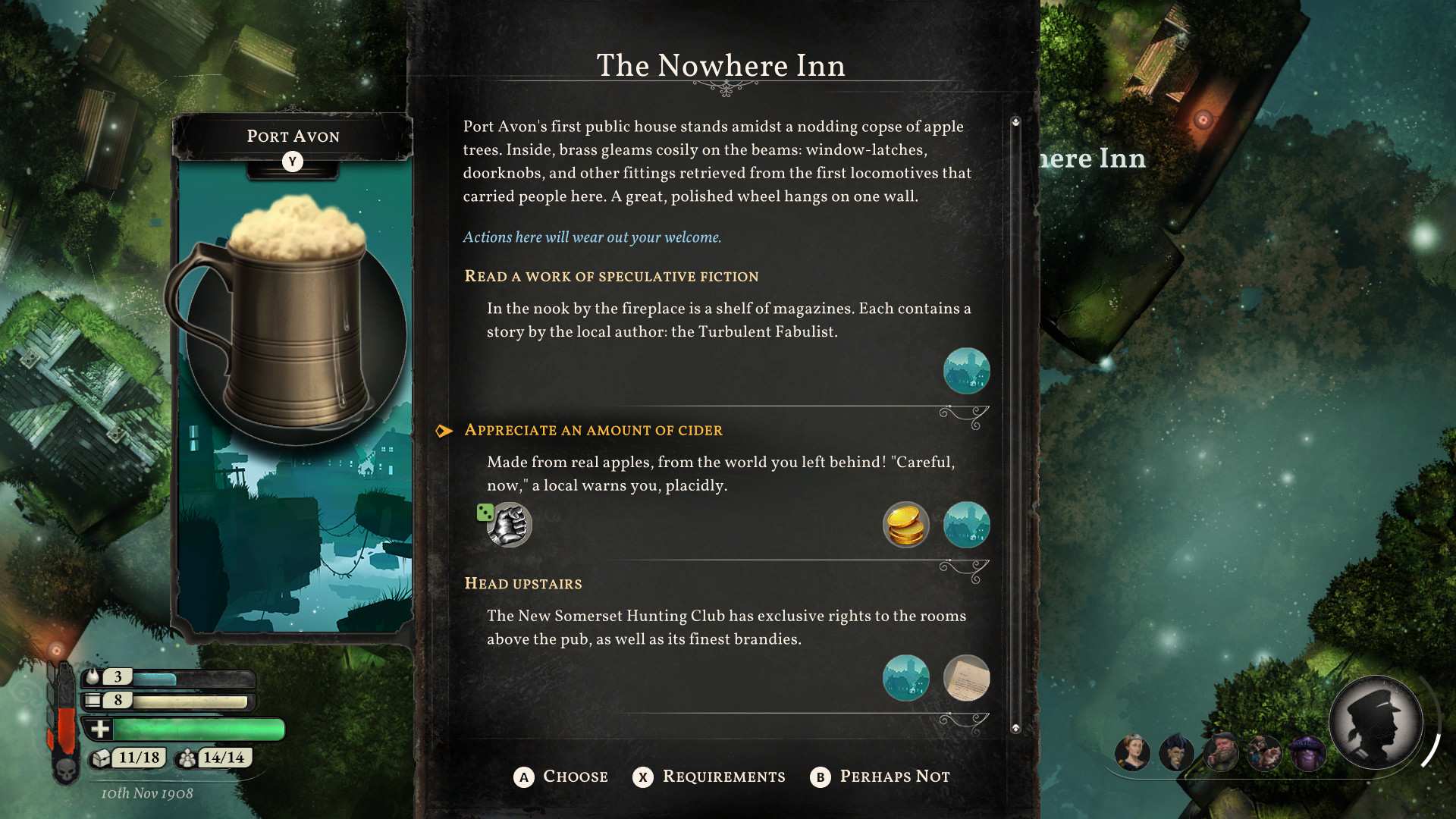The width and height of the screenshot is (1456, 819).
Task: Select the 'Head upstairs' option
Action: [523, 583]
